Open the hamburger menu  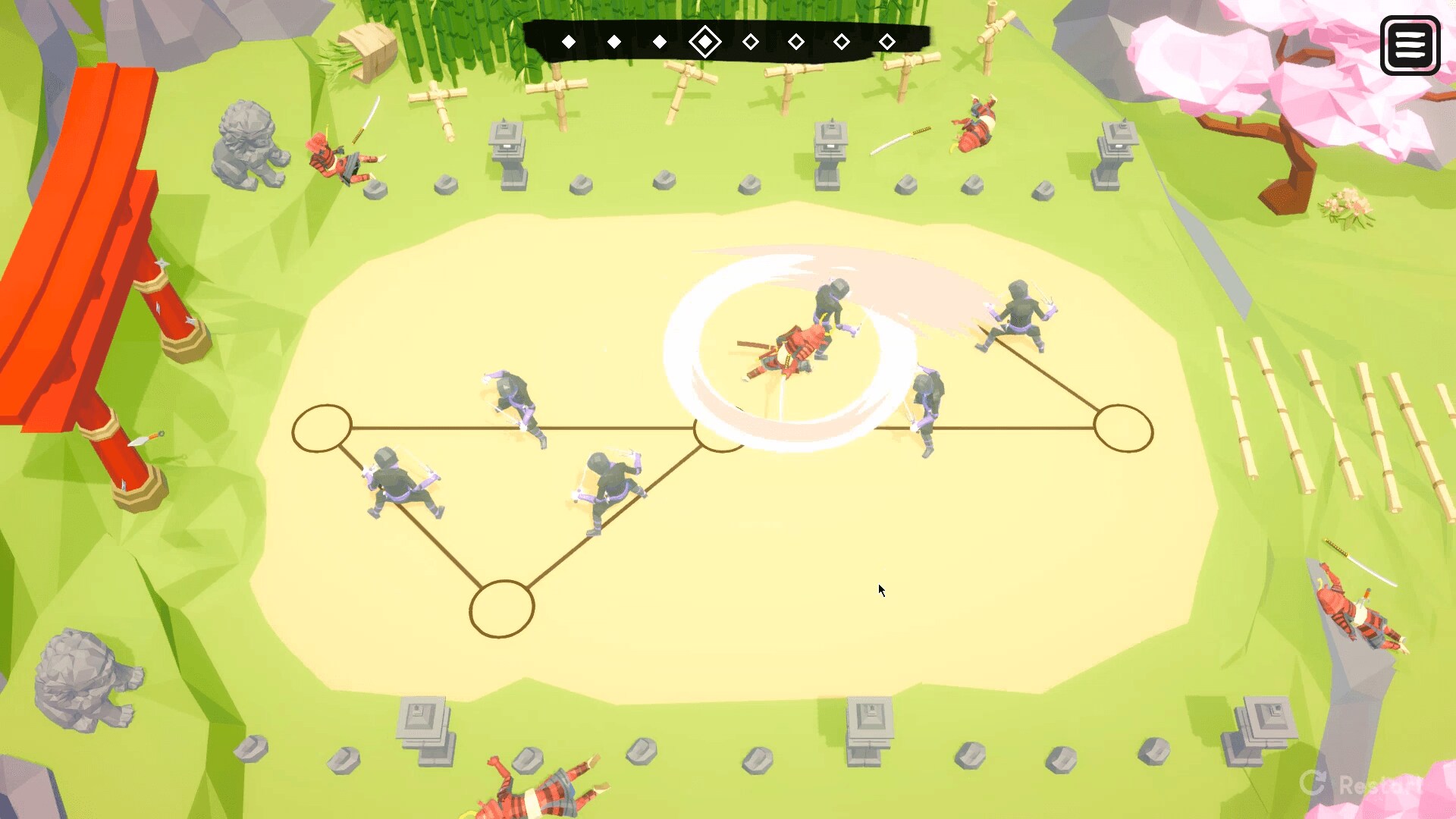point(1410,45)
